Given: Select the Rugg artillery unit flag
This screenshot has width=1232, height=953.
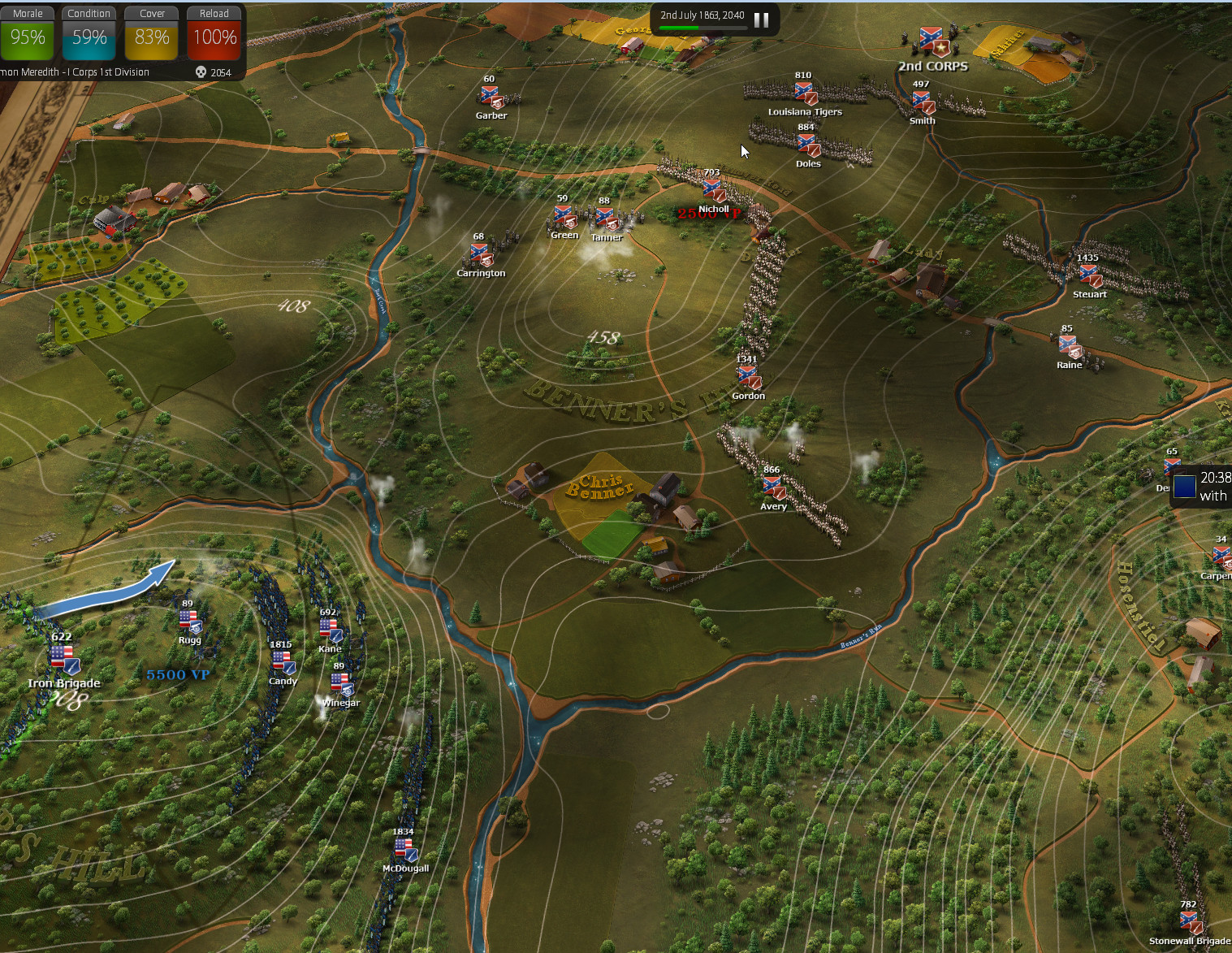Looking at the screenshot, I should (189, 622).
